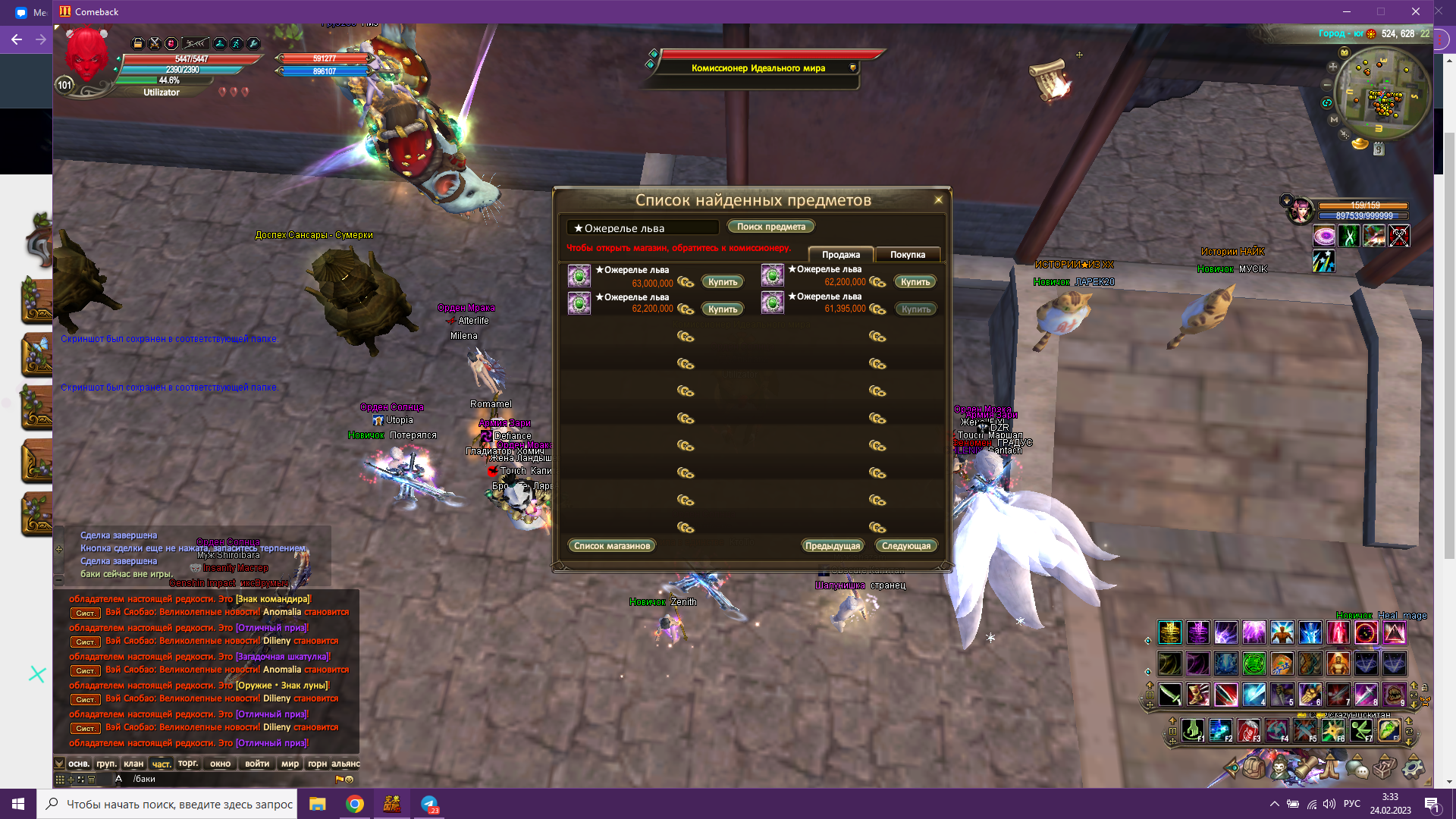
Task: Use the red soda can item F3
Action: click(x=1247, y=730)
